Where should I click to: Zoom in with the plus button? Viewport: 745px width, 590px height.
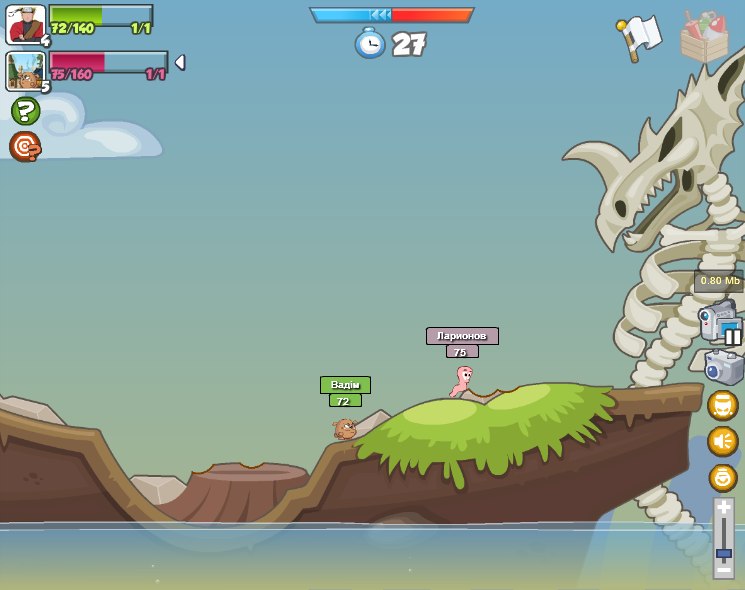(723, 507)
